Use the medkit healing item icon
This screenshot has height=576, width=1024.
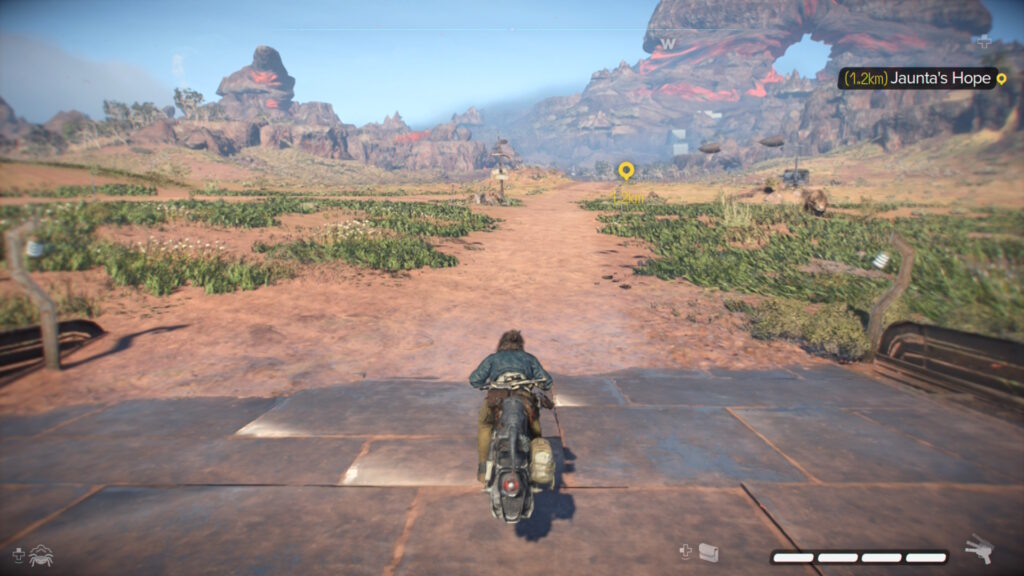tap(708, 552)
